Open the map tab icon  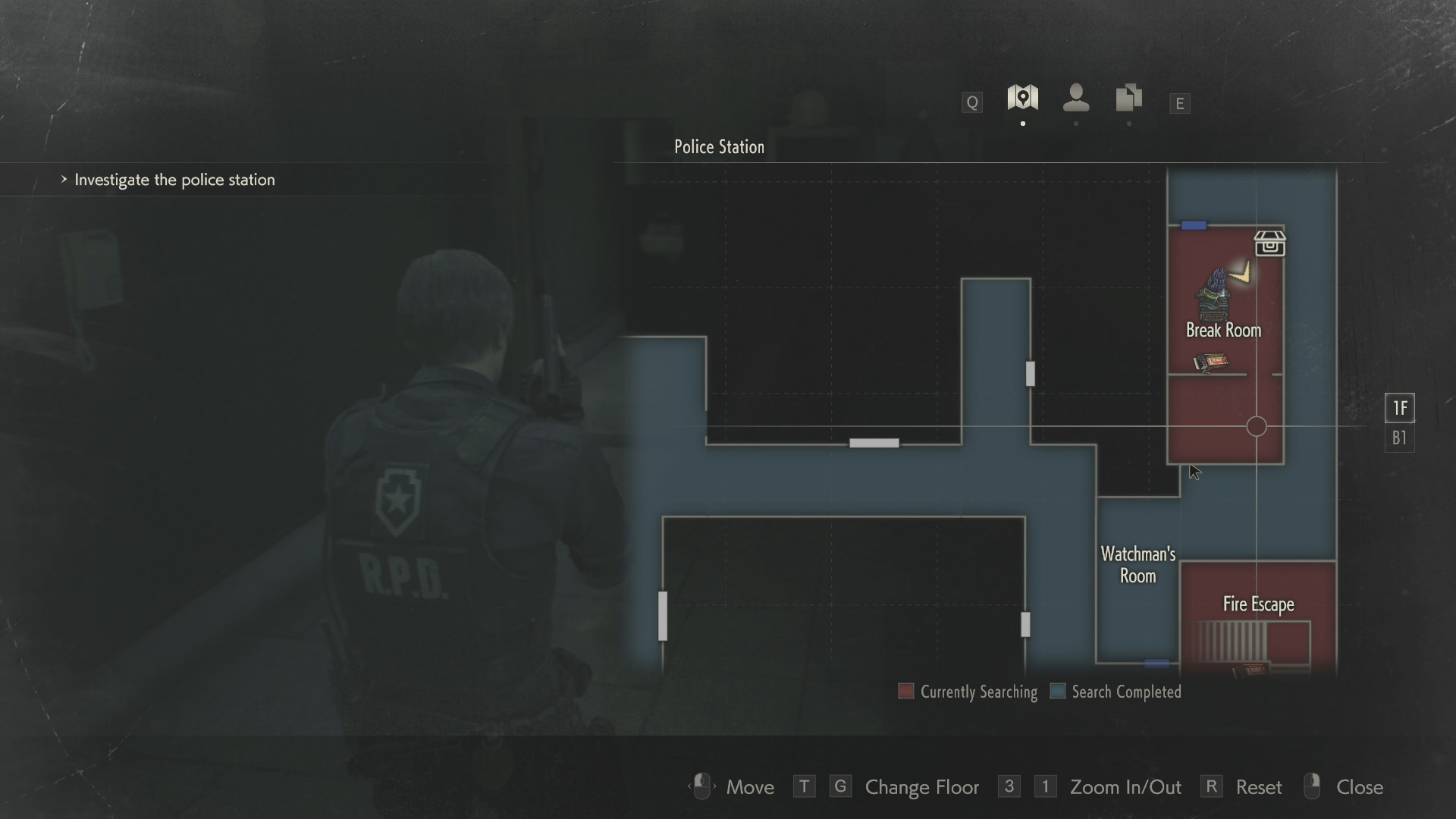click(1022, 98)
